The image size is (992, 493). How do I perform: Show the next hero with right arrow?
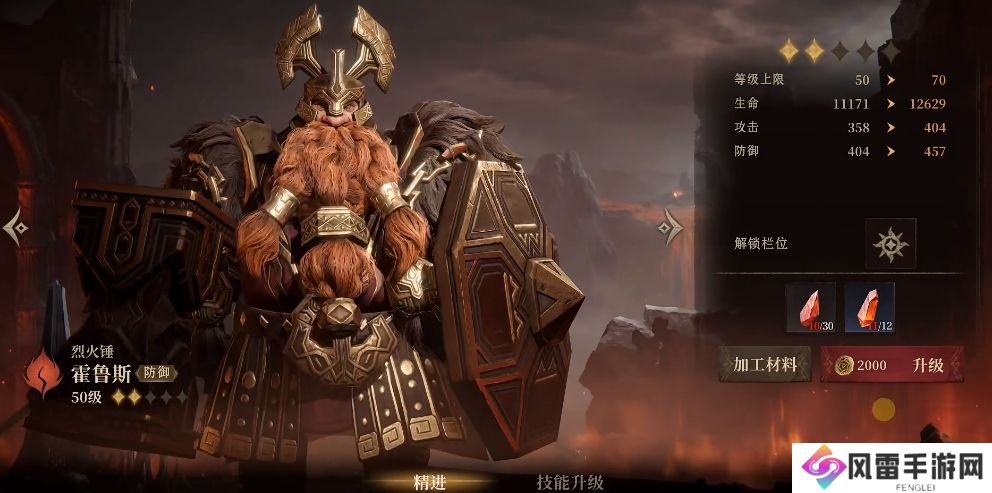[669, 229]
